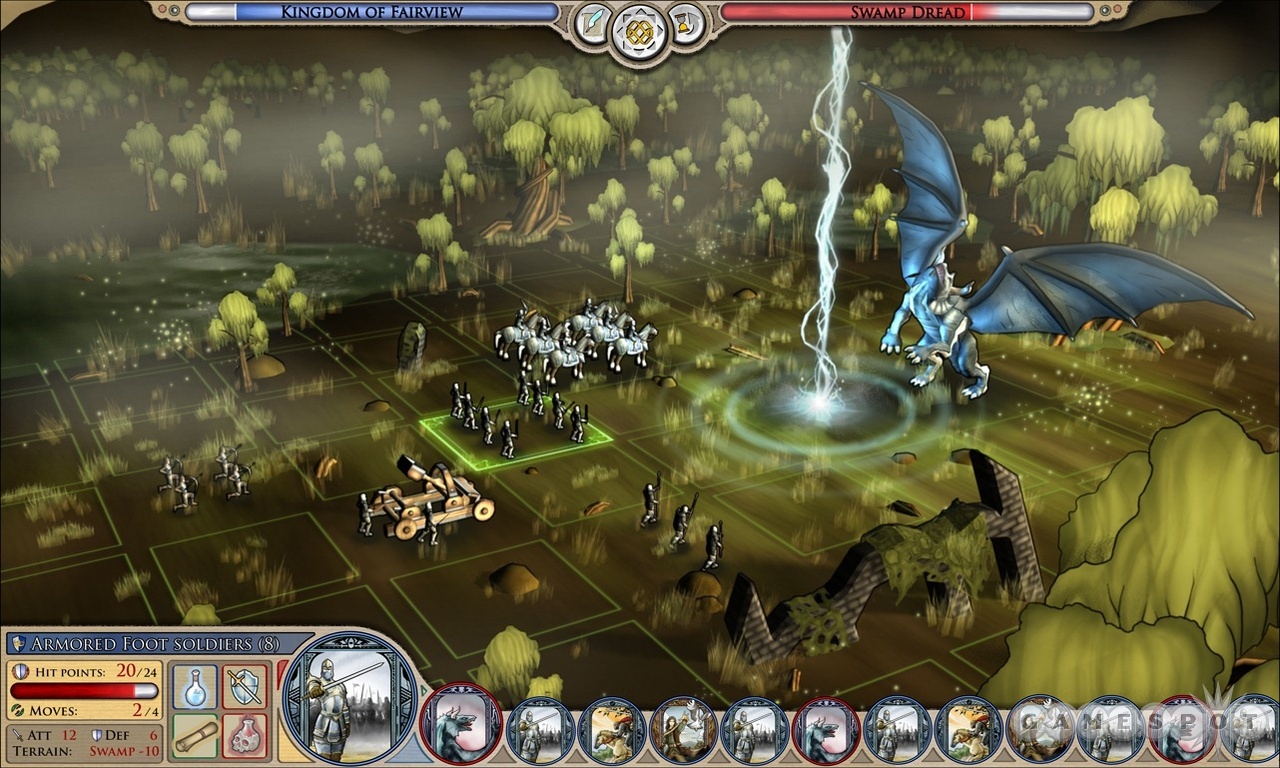The width and height of the screenshot is (1280, 768).
Task: Open the quill and scroll log button
Action: 593,22
